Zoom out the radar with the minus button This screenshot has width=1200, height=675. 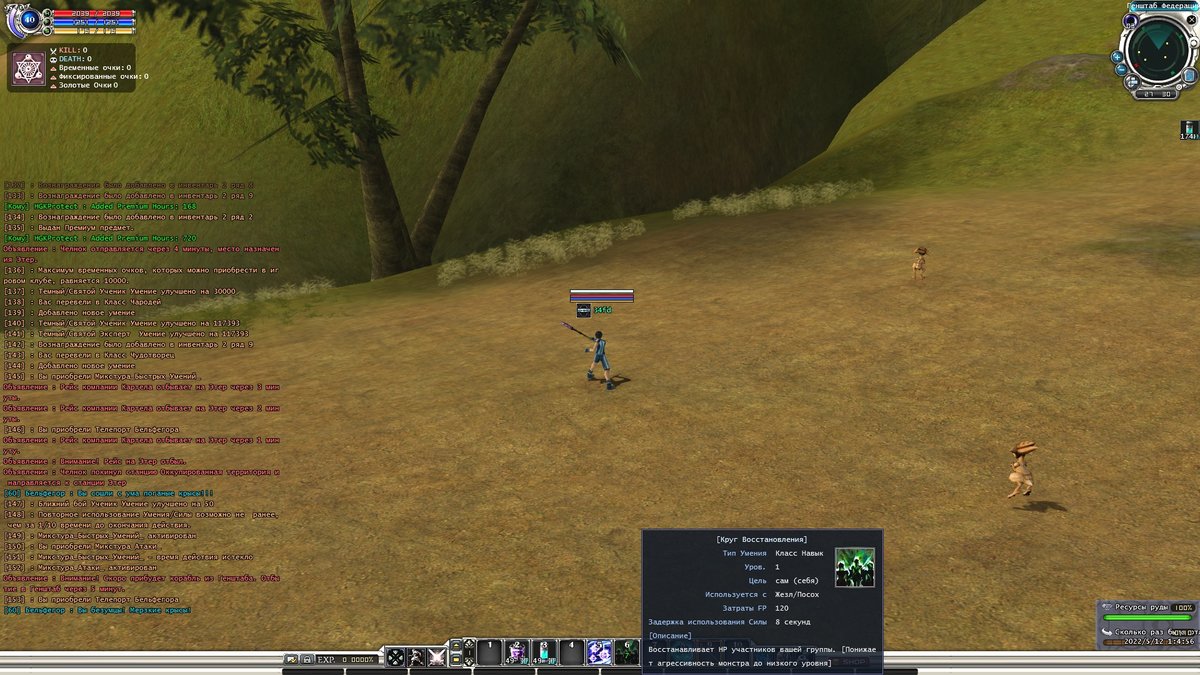coord(1121,70)
